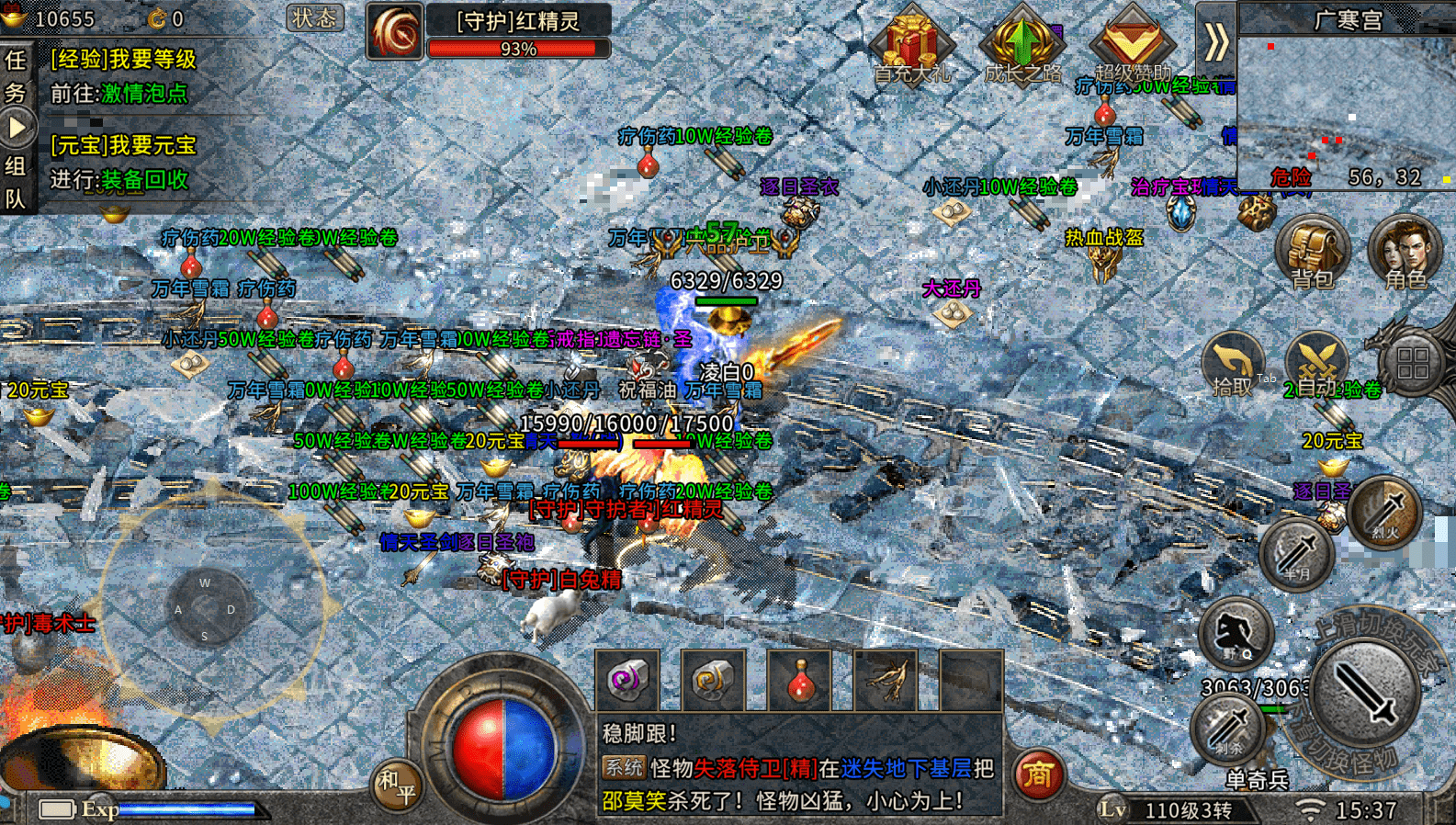
Task: Drink the red potion in hotbar
Action: (x=800, y=681)
